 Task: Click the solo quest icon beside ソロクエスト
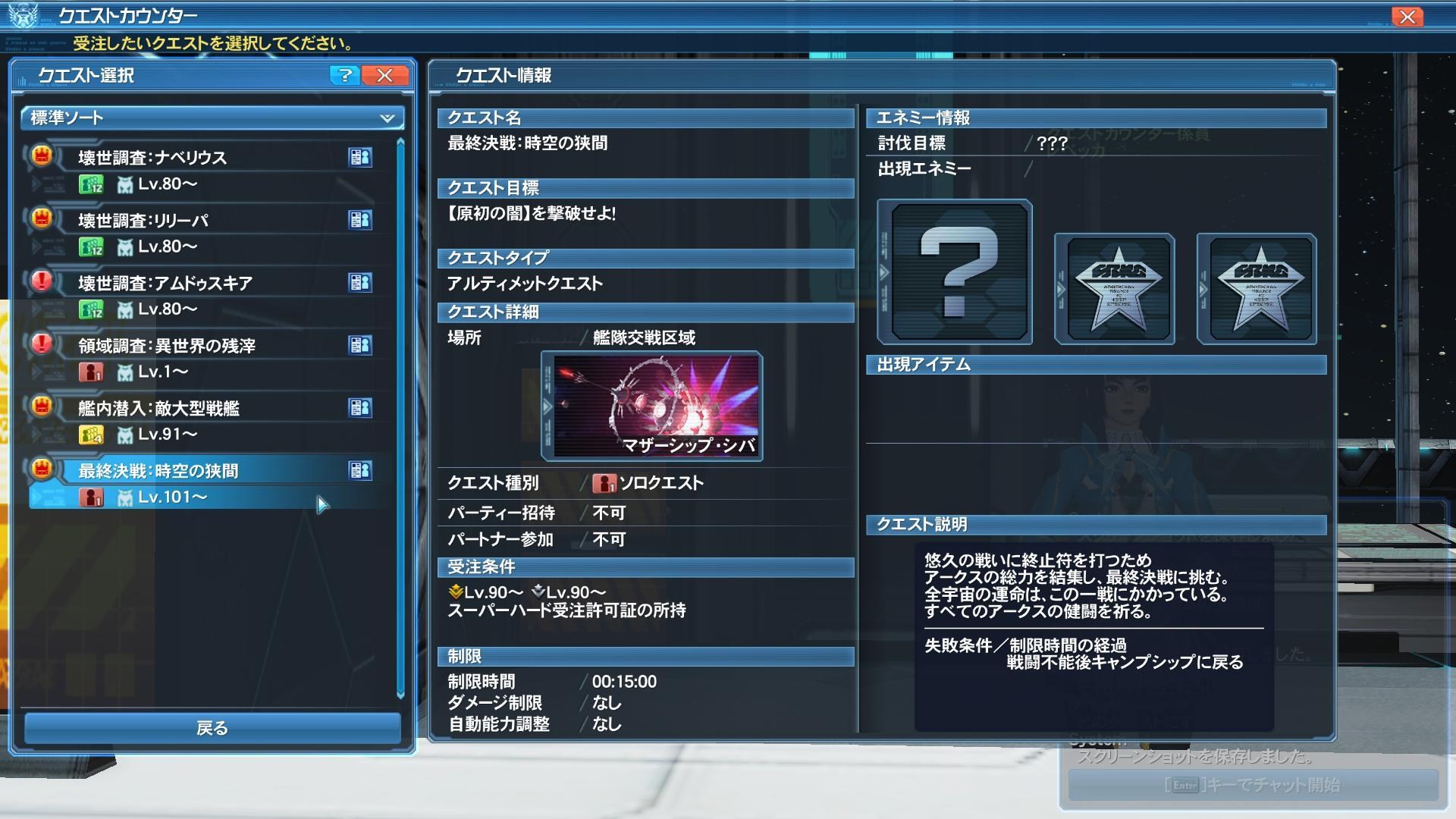pyautogui.click(x=604, y=482)
